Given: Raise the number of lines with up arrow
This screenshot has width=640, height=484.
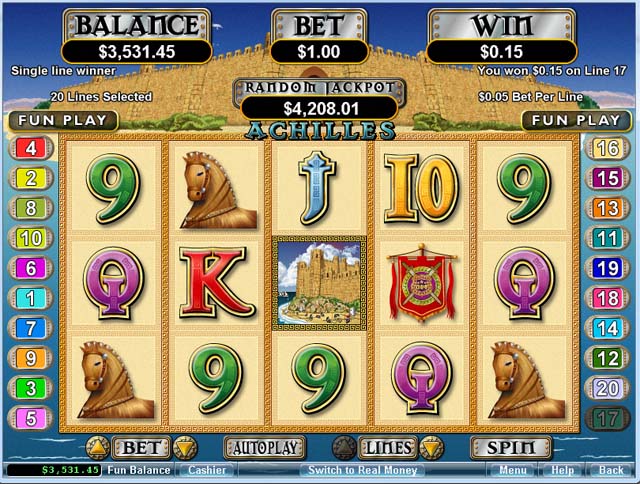Looking at the screenshot, I should click(x=344, y=447).
